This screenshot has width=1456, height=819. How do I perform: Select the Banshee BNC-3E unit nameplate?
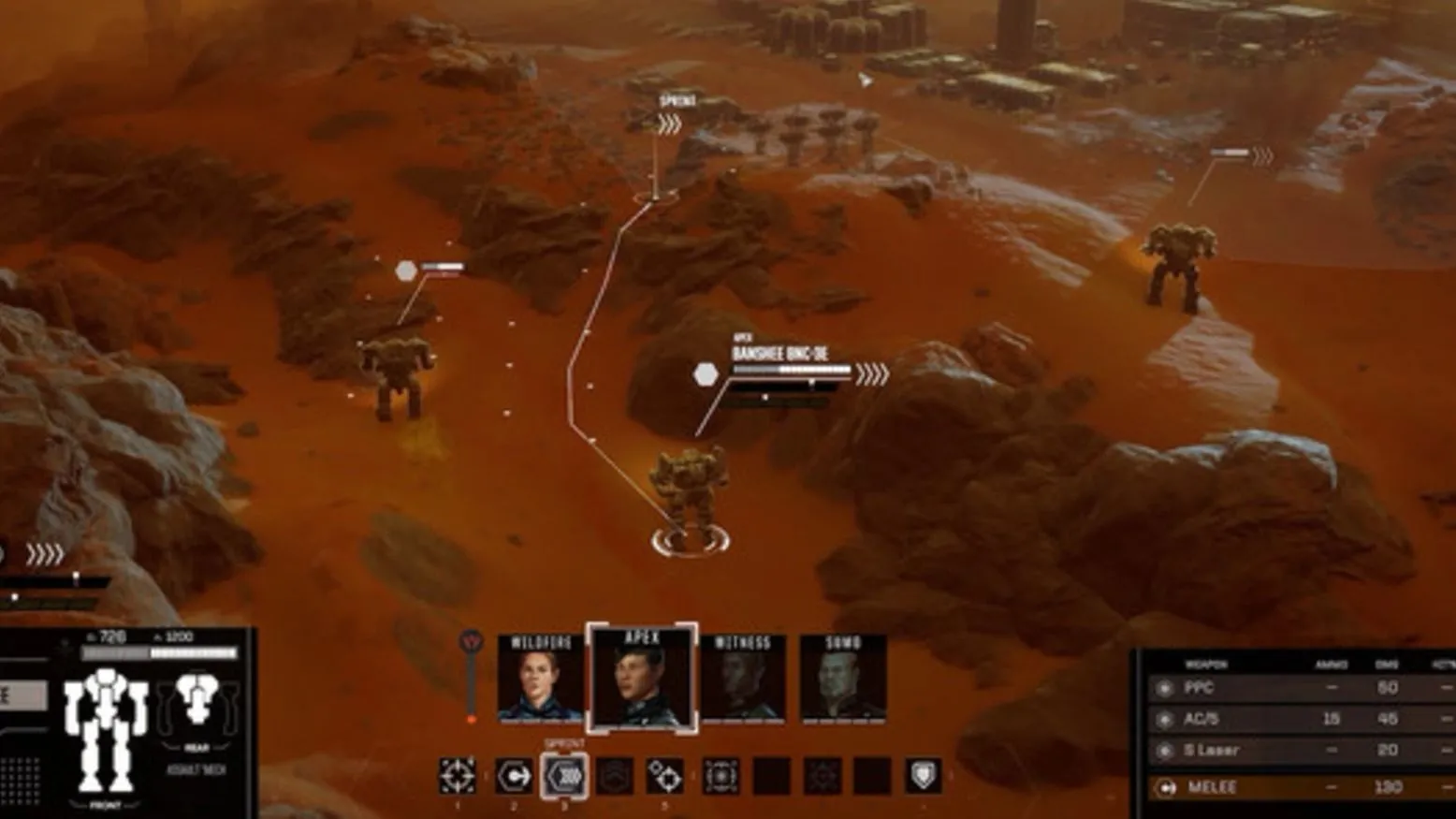point(780,355)
